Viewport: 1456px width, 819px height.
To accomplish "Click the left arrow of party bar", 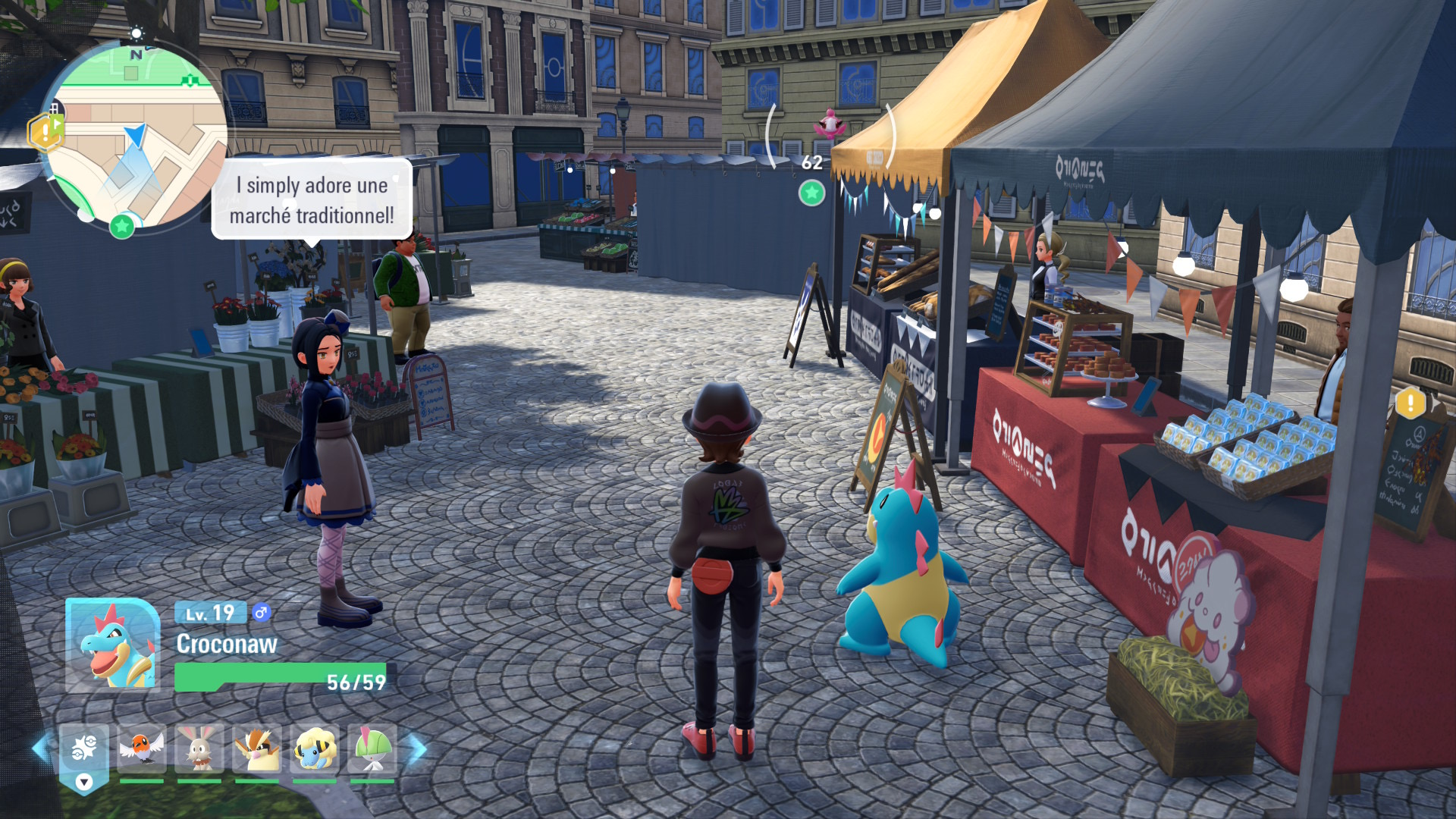I will pyautogui.click(x=41, y=748).
